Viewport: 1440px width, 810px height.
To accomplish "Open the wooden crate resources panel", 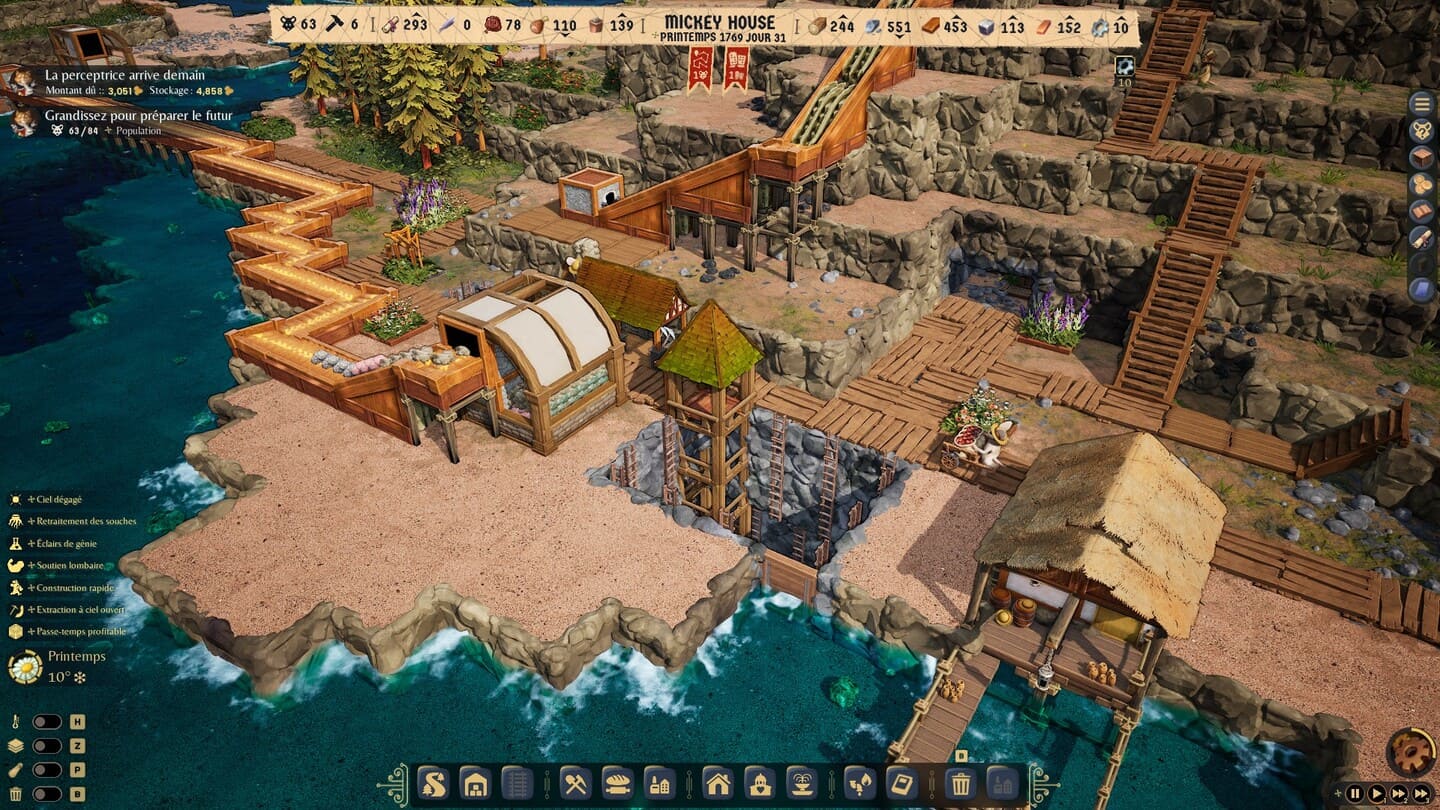I will tap(1421, 157).
